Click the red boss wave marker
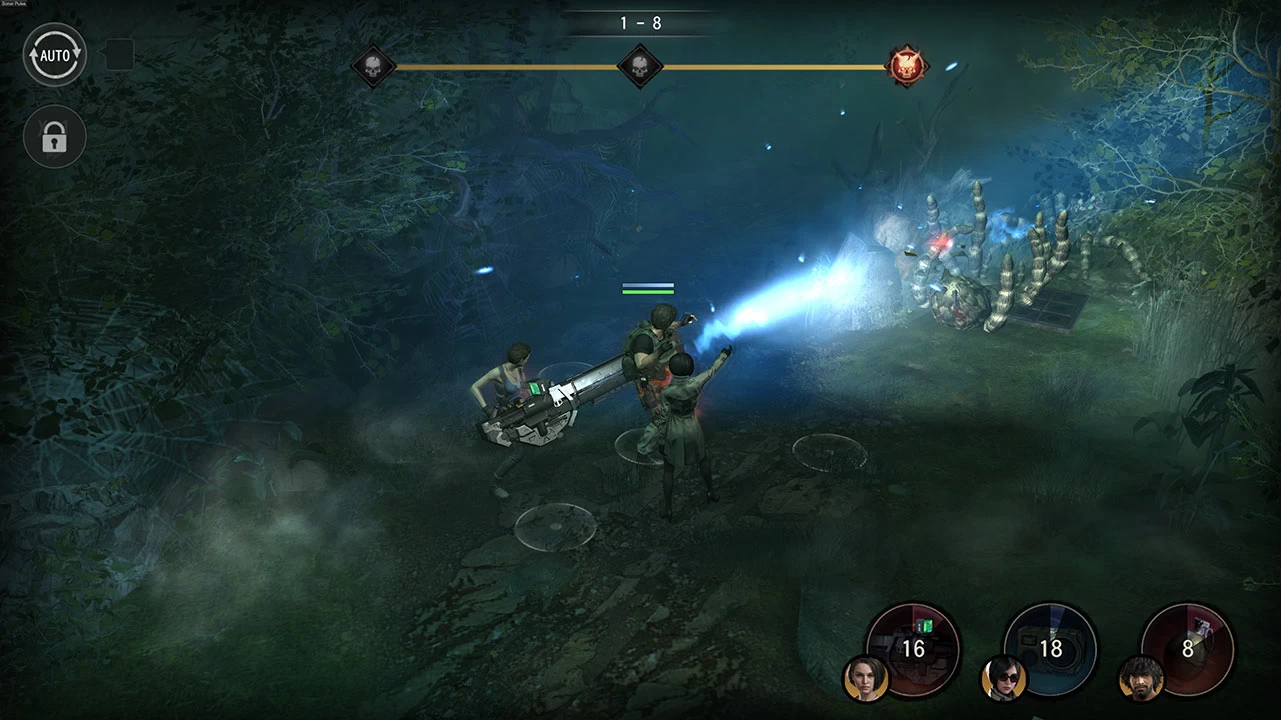 [x=907, y=67]
